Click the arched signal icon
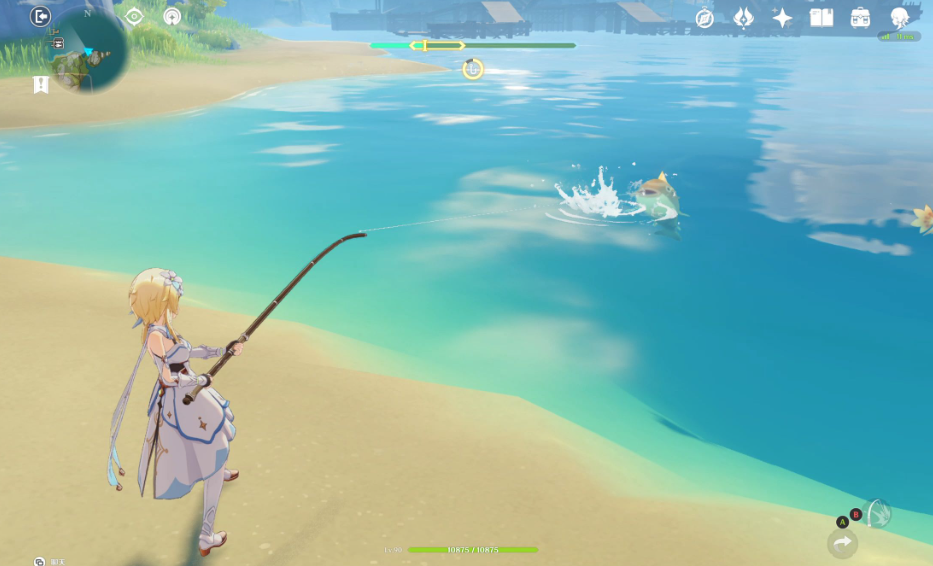The width and height of the screenshot is (933, 566). pos(172,17)
